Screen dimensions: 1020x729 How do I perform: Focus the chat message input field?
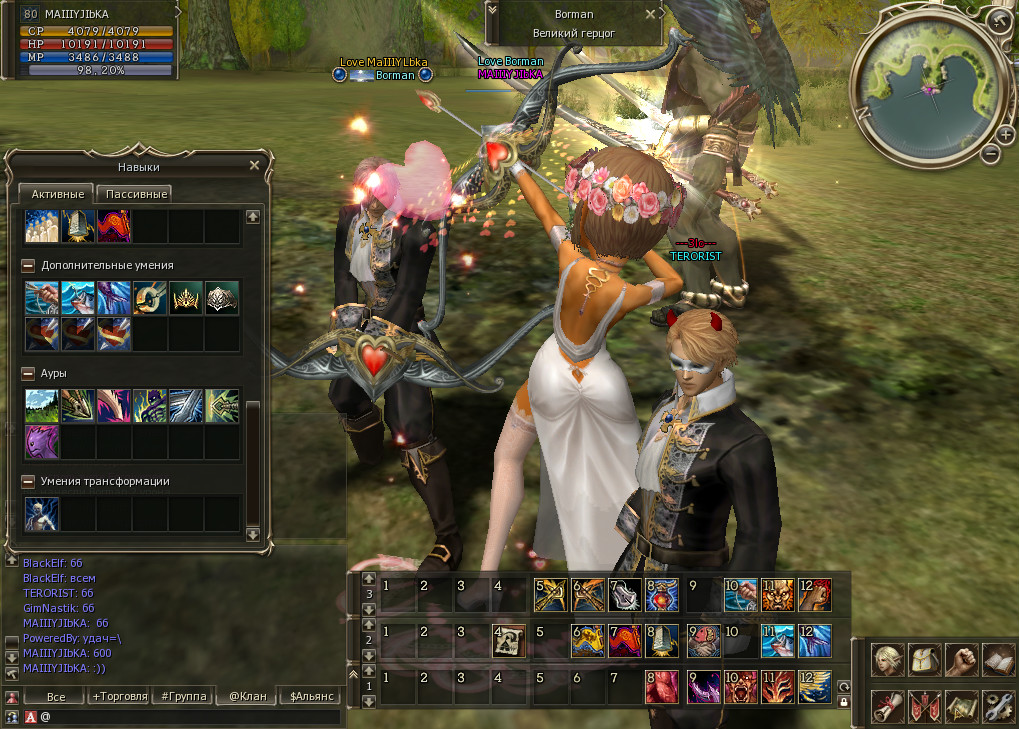pos(190,717)
